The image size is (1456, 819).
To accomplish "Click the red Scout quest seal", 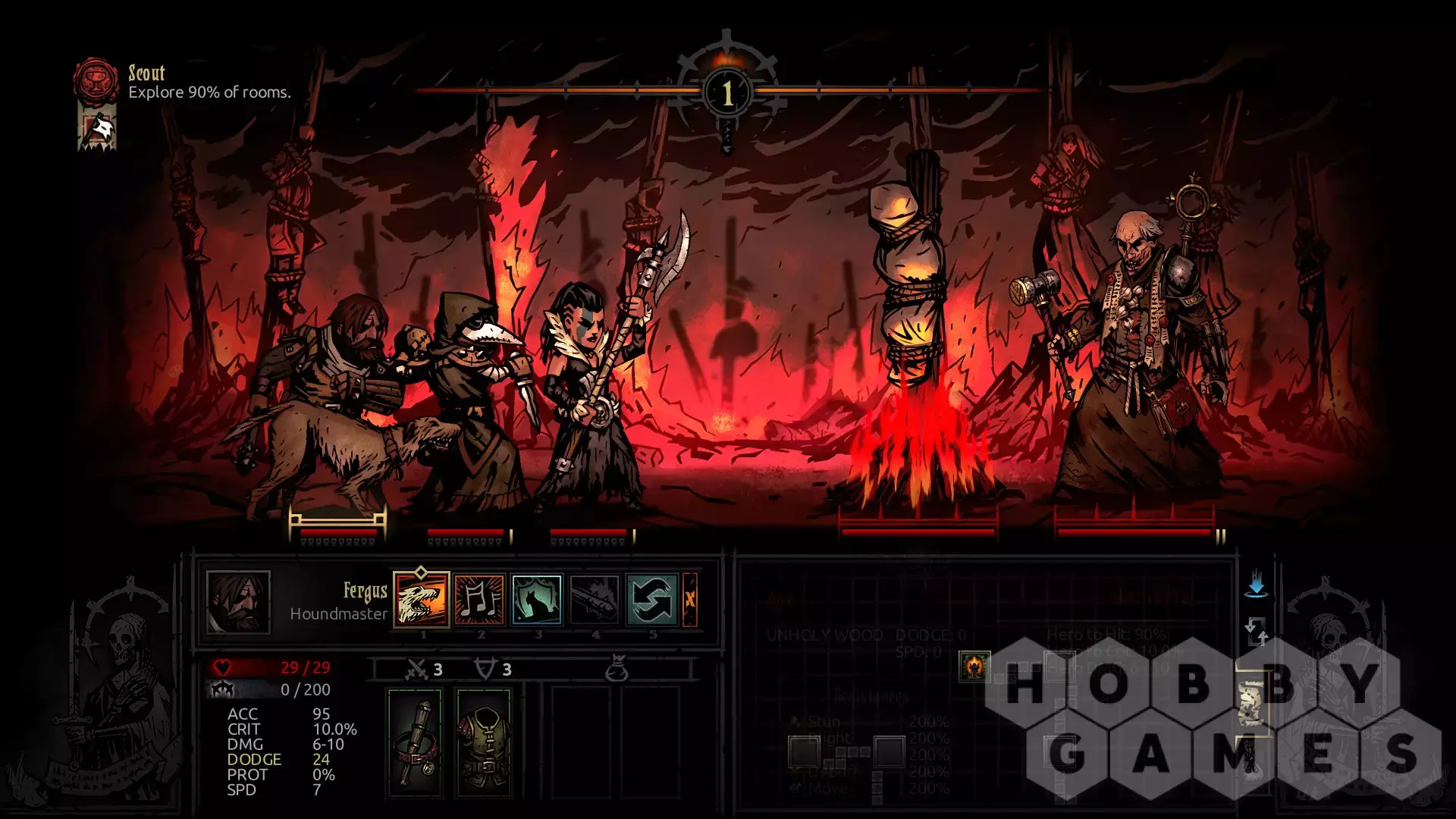I will [x=96, y=79].
